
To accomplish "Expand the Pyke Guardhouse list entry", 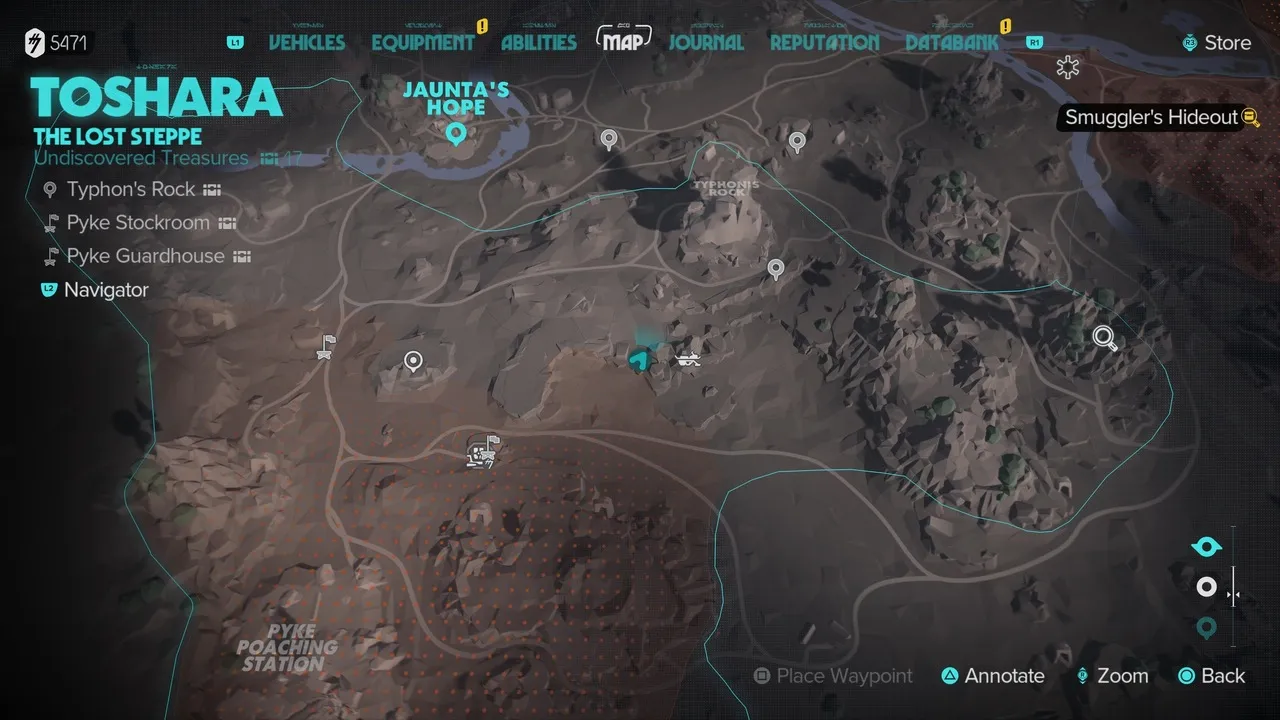I will 145,256.
